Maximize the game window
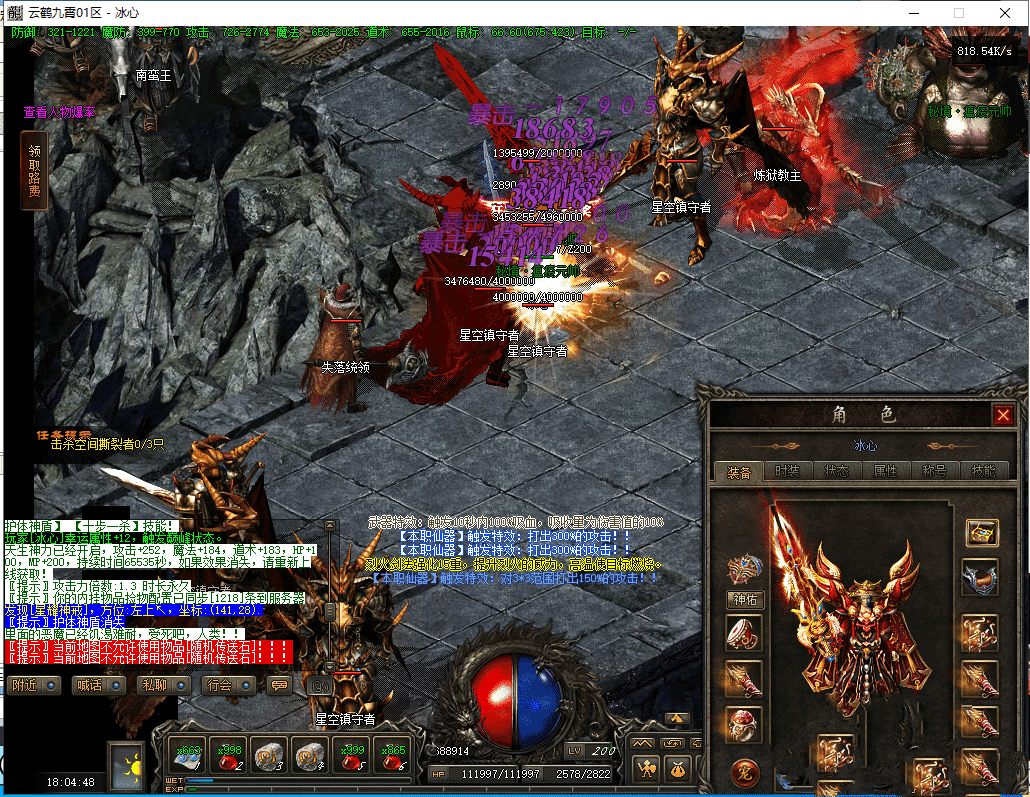The image size is (1030, 797). [x=958, y=13]
